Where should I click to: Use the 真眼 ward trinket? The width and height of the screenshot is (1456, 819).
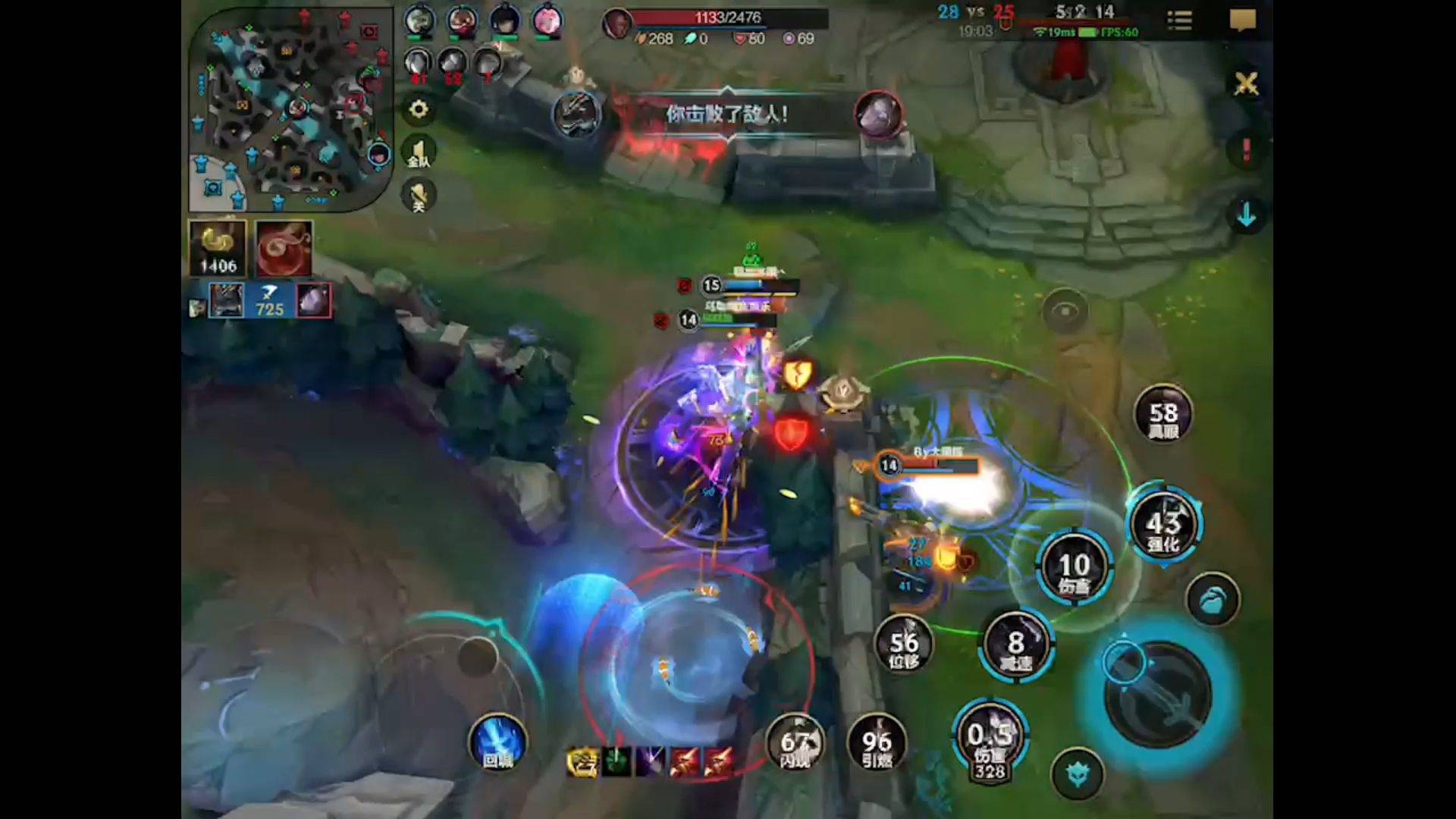(1163, 415)
